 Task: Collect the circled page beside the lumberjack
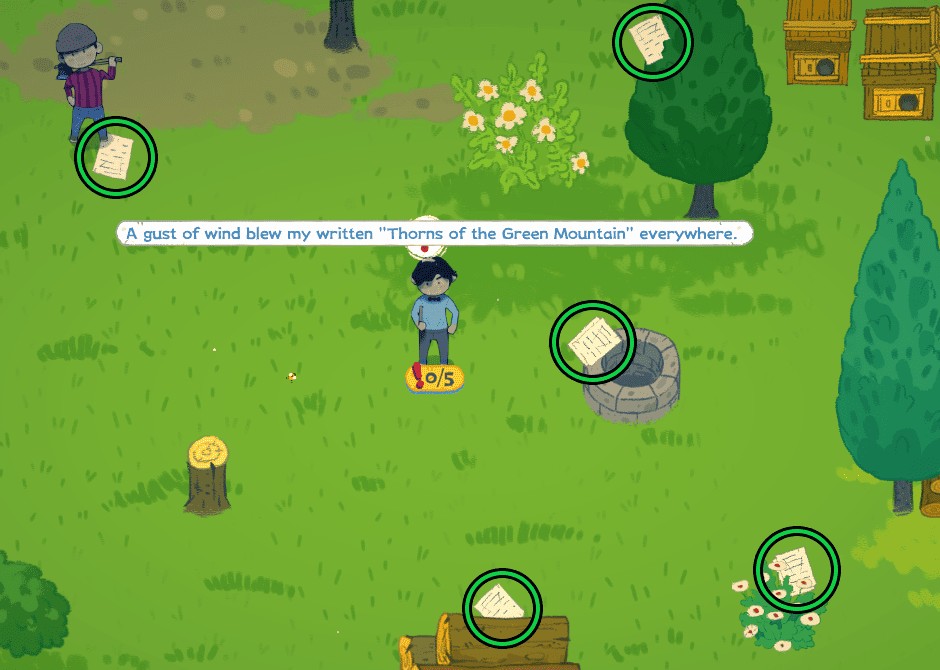(x=116, y=157)
